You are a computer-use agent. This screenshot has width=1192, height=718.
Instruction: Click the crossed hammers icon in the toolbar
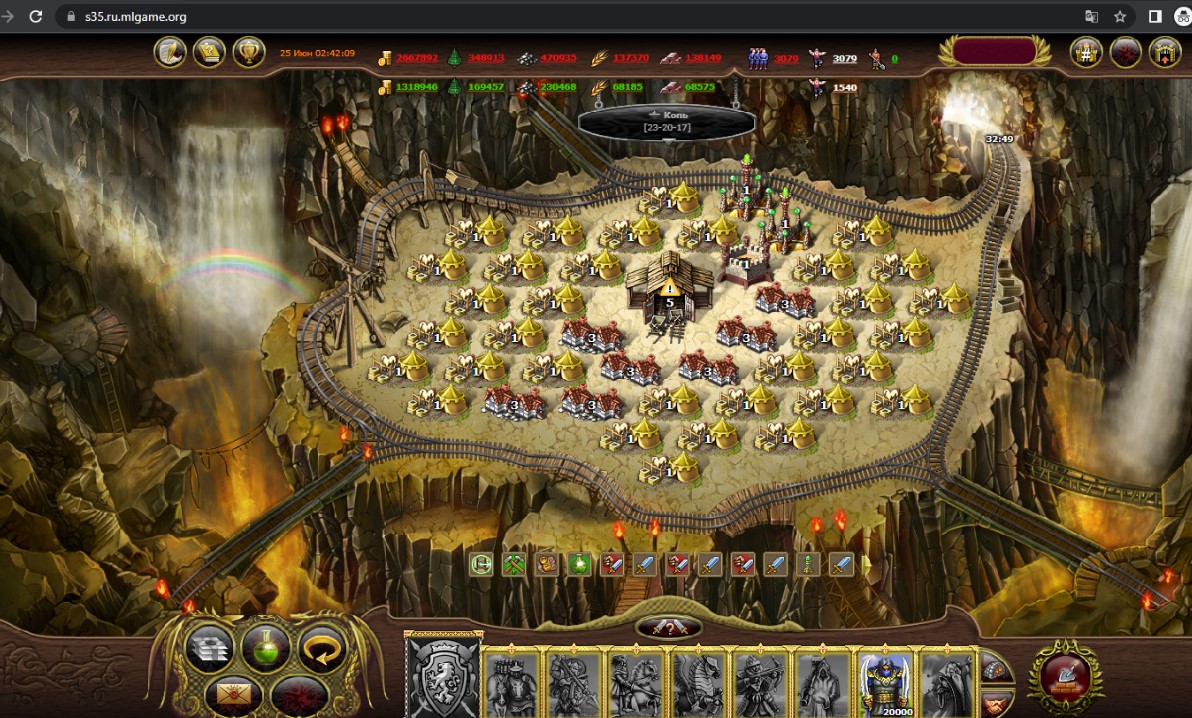tap(514, 564)
